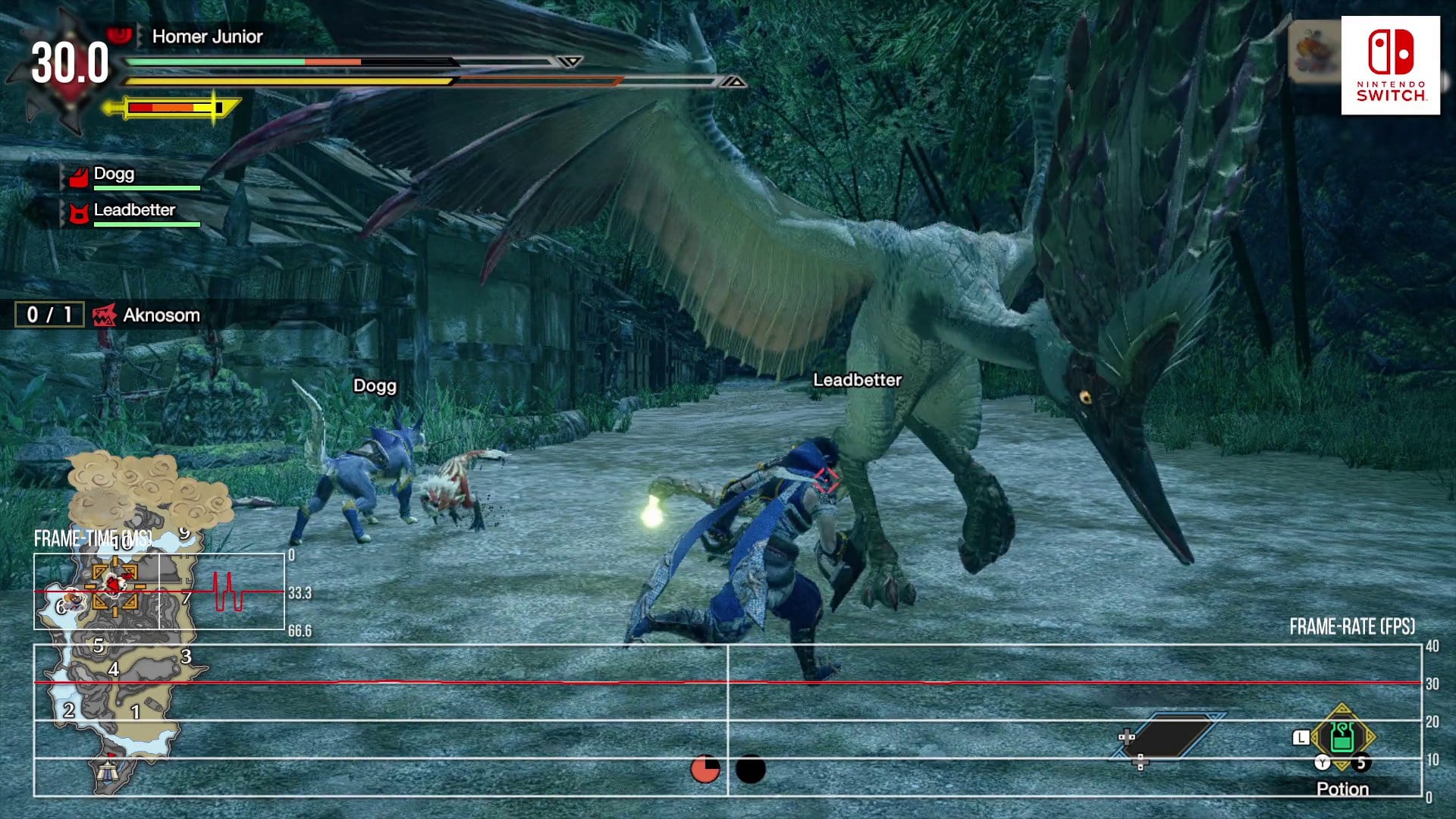1456x819 pixels.
Task: Select buddy Dogg in the party list
Action: point(114,175)
